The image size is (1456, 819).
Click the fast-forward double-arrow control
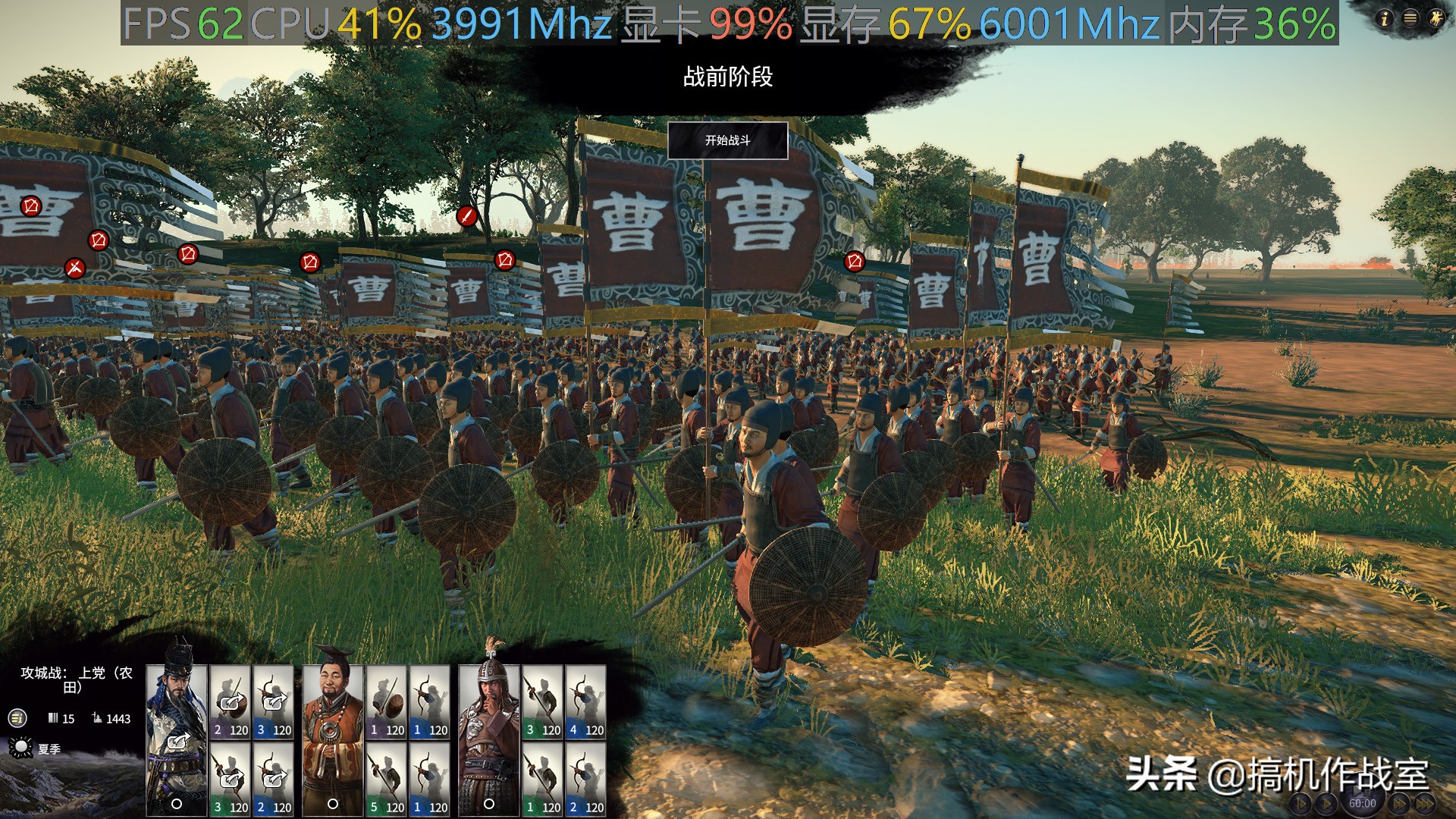click(x=1398, y=802)
